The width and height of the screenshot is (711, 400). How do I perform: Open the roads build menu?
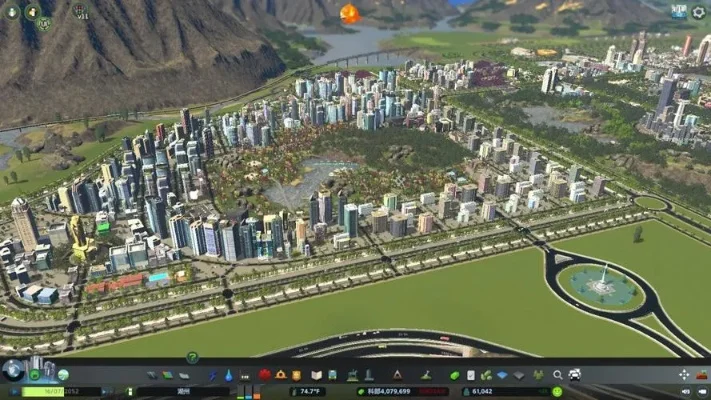(x=152, y=375)
